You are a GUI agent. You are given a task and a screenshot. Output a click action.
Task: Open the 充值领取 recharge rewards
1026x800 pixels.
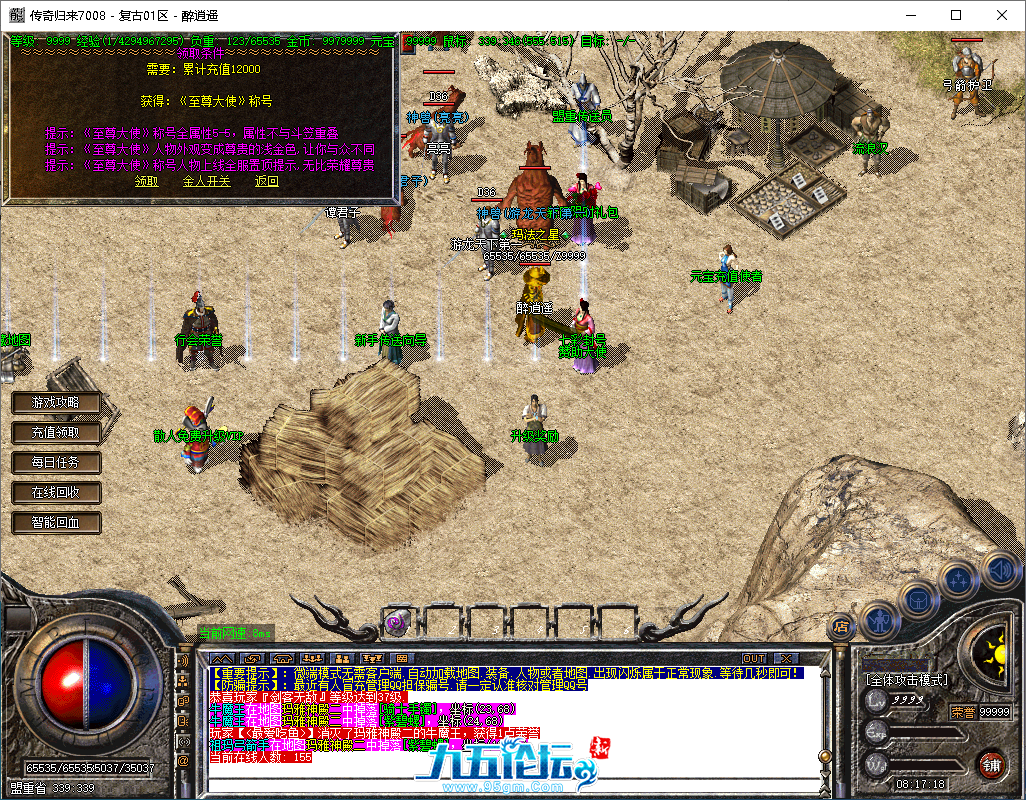(57, 432)
